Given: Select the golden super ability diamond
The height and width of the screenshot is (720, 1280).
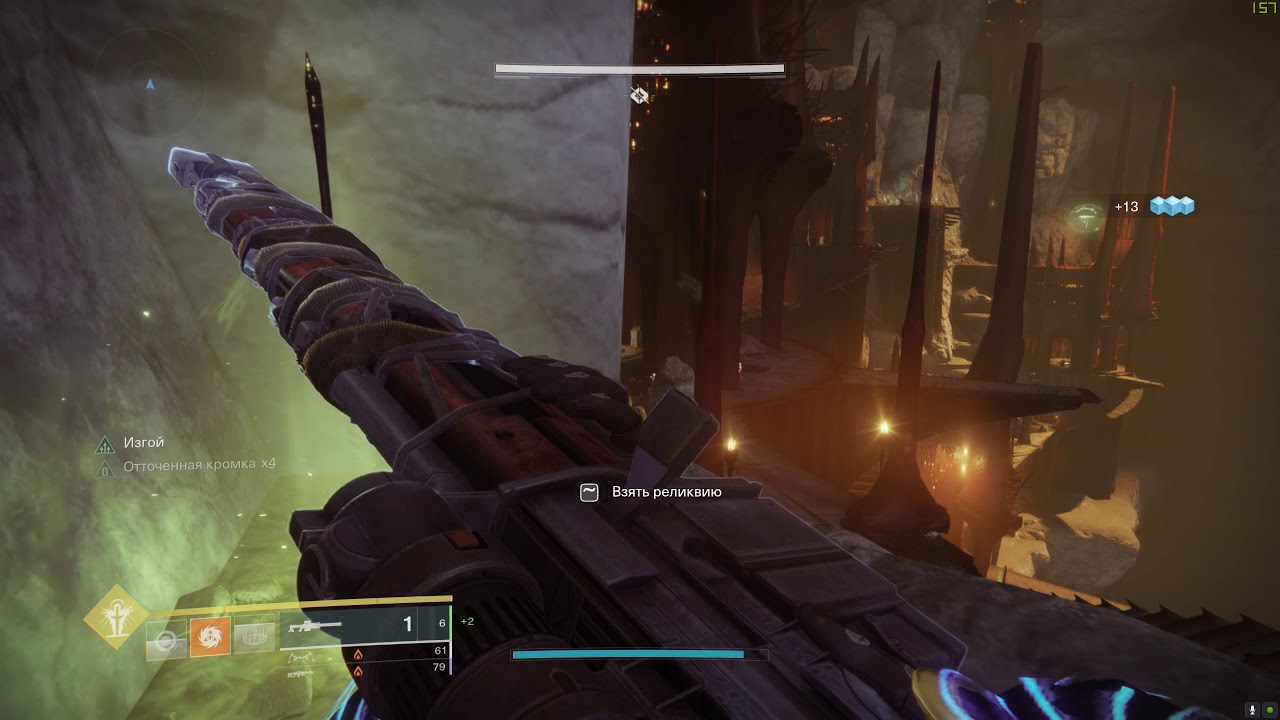Looking at the screenshot, I should coord(115,617).
